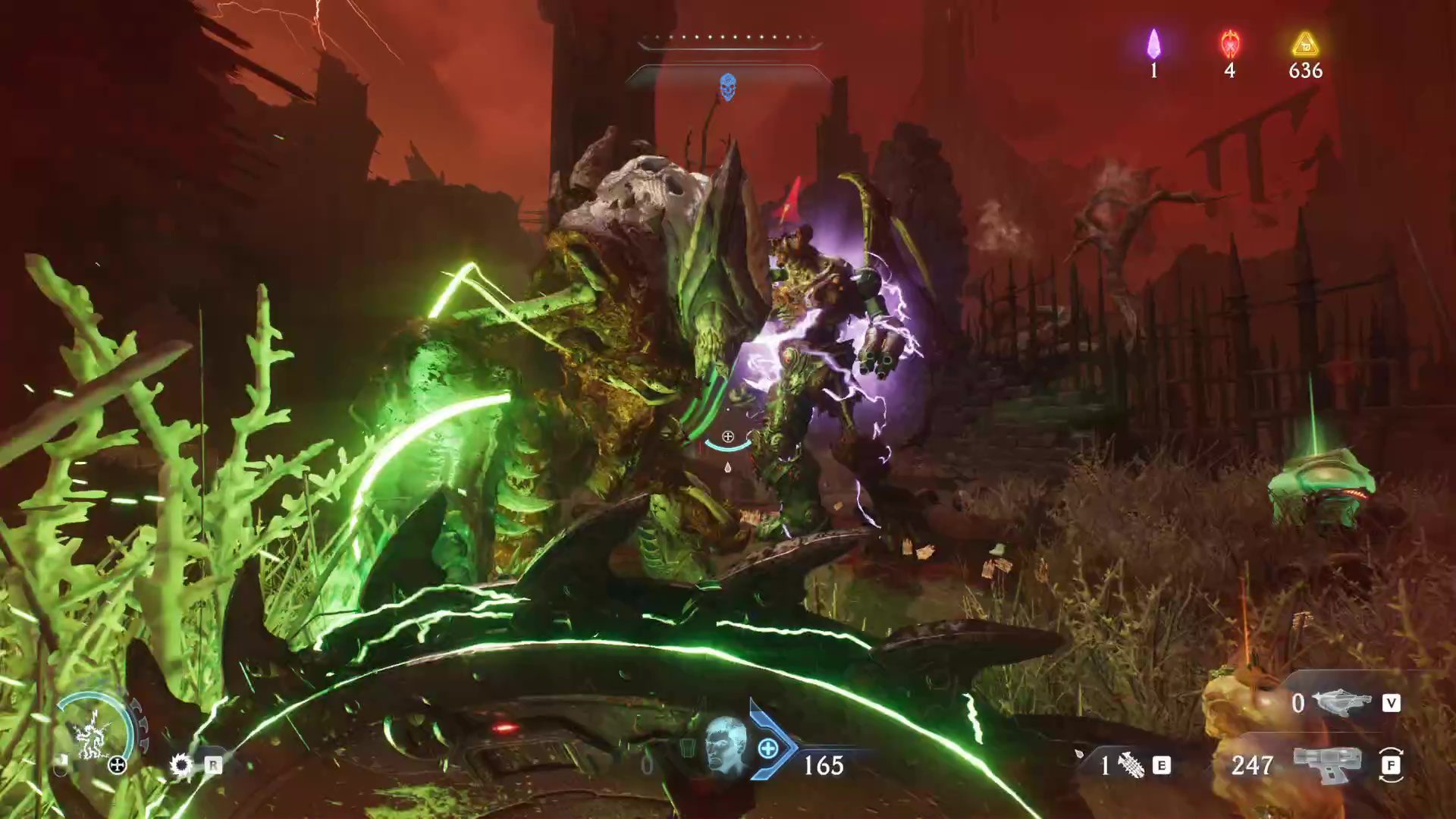
Task: Click the purple wraithstone crystal icon
Action: [x=1153, y=44]
